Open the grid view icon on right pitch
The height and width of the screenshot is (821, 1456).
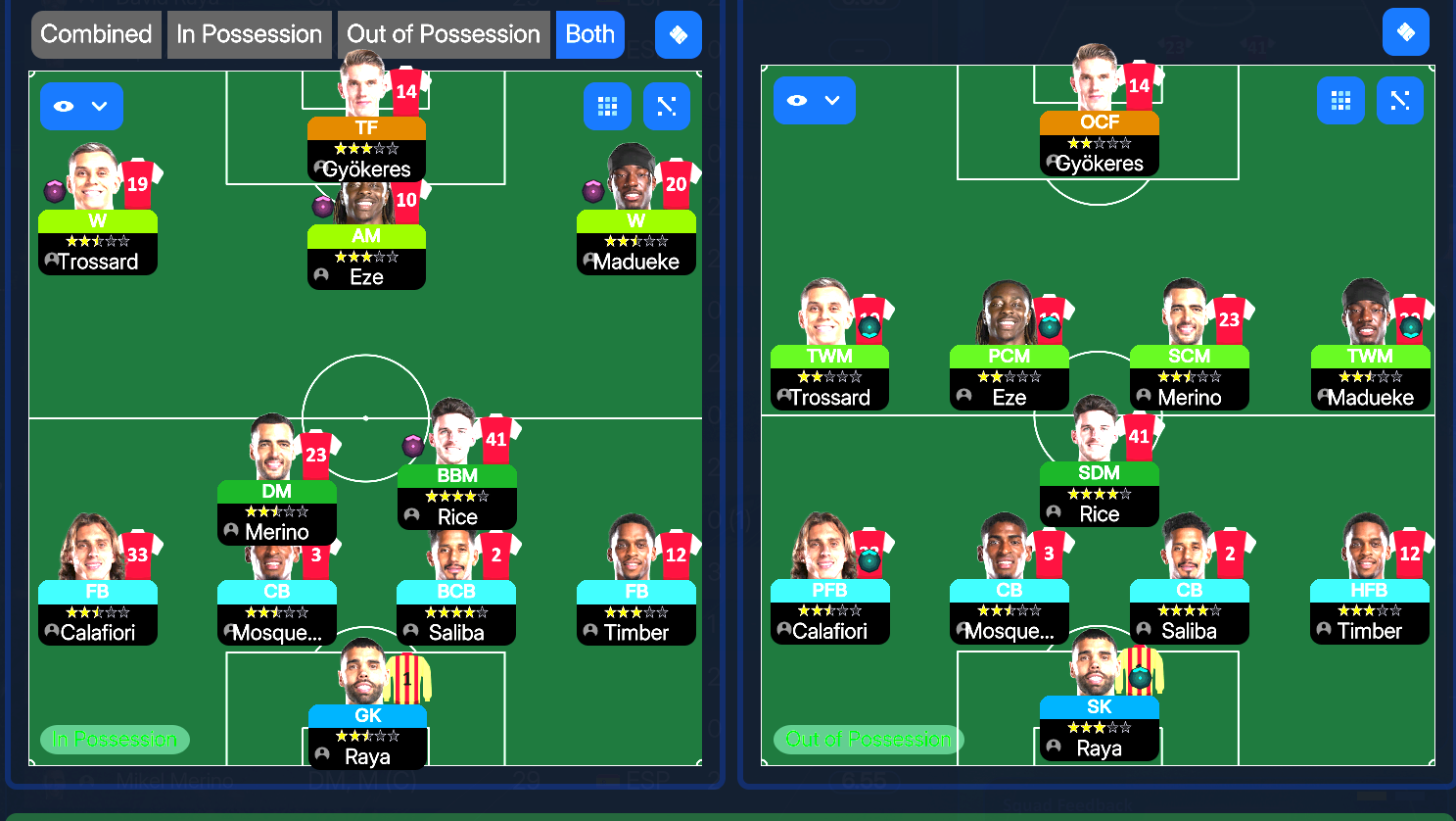coord(1340,100)
